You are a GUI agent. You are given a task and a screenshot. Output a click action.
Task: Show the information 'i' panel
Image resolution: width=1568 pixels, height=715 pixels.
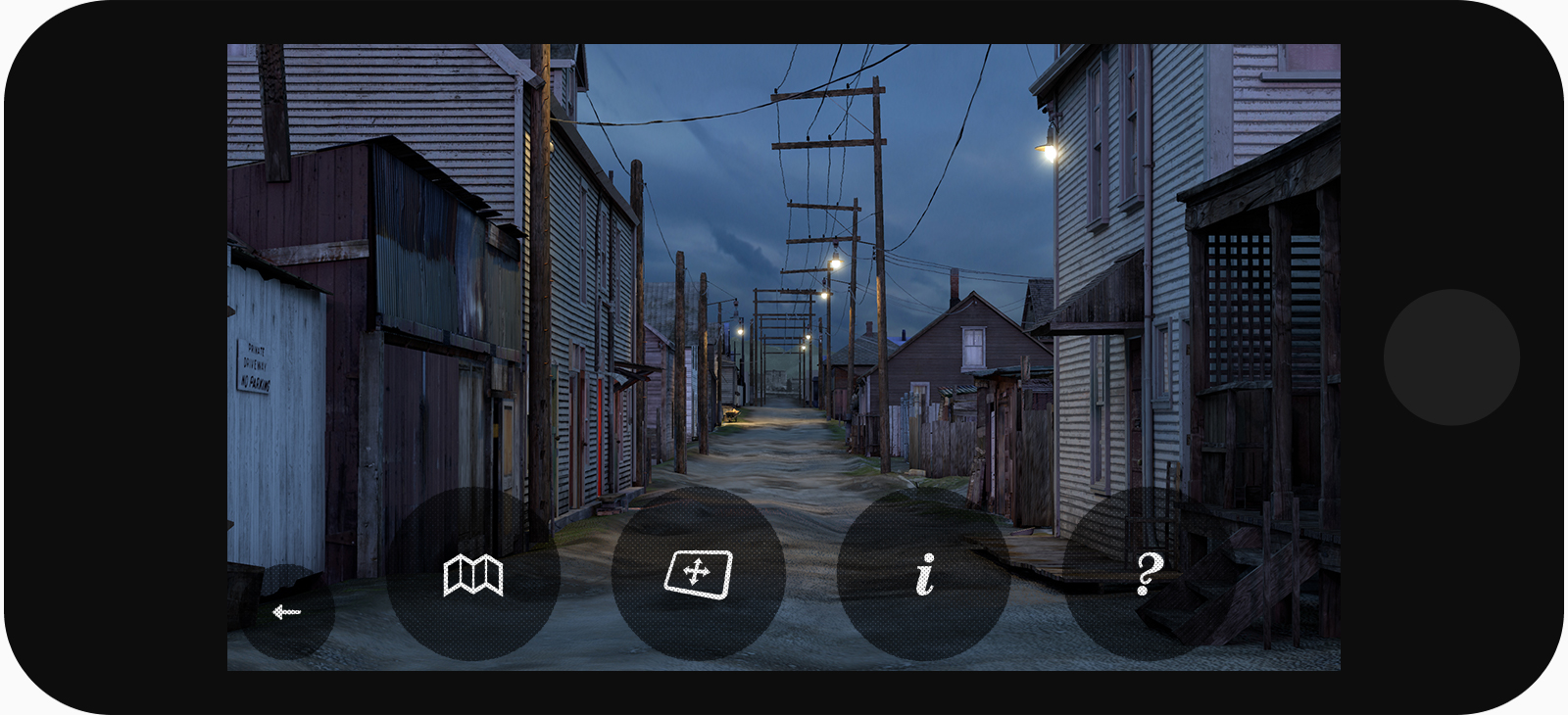coord(924,574)
